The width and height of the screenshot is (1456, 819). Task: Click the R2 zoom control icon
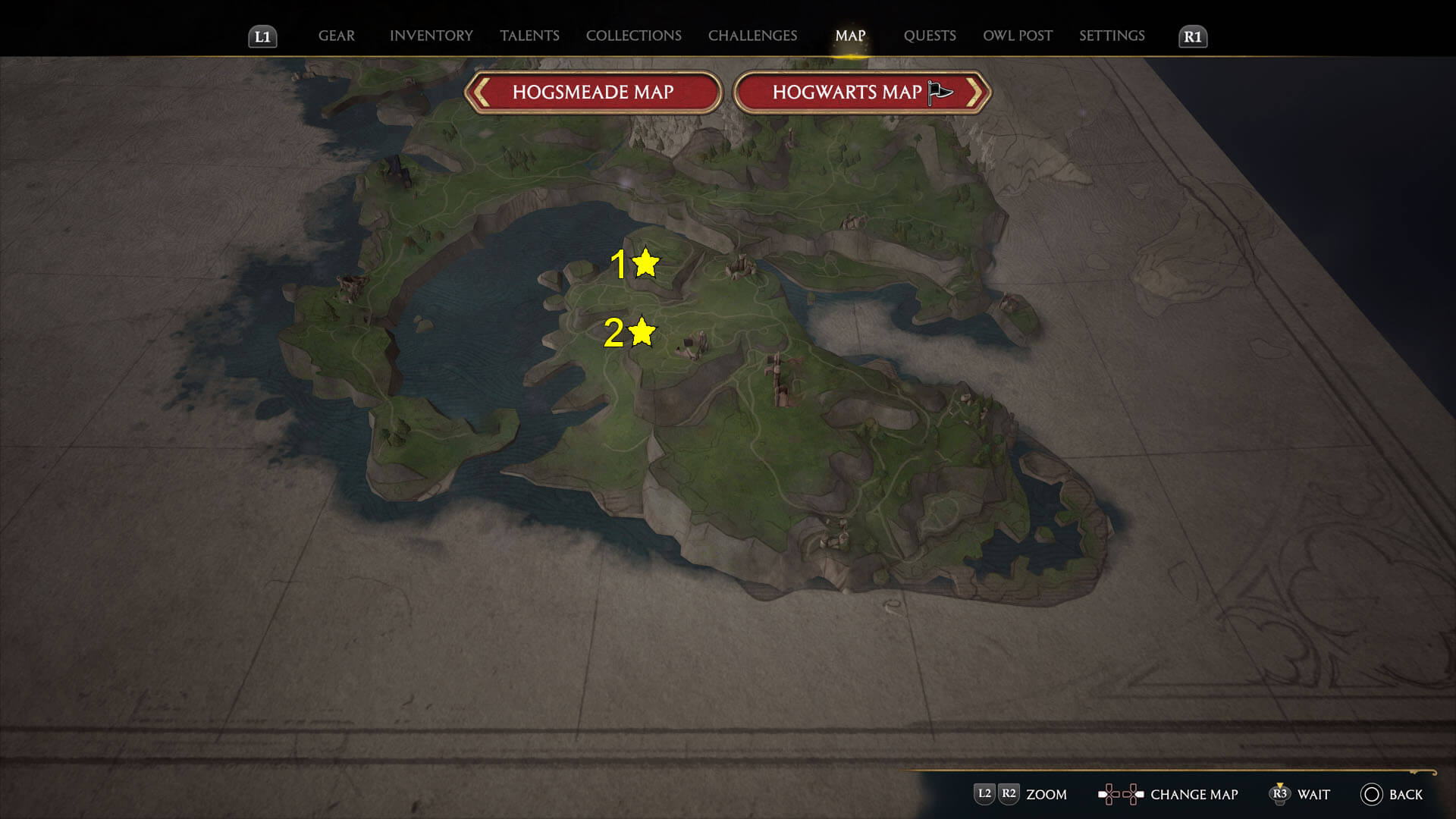pyautogui.click(x=1009, y=795)
